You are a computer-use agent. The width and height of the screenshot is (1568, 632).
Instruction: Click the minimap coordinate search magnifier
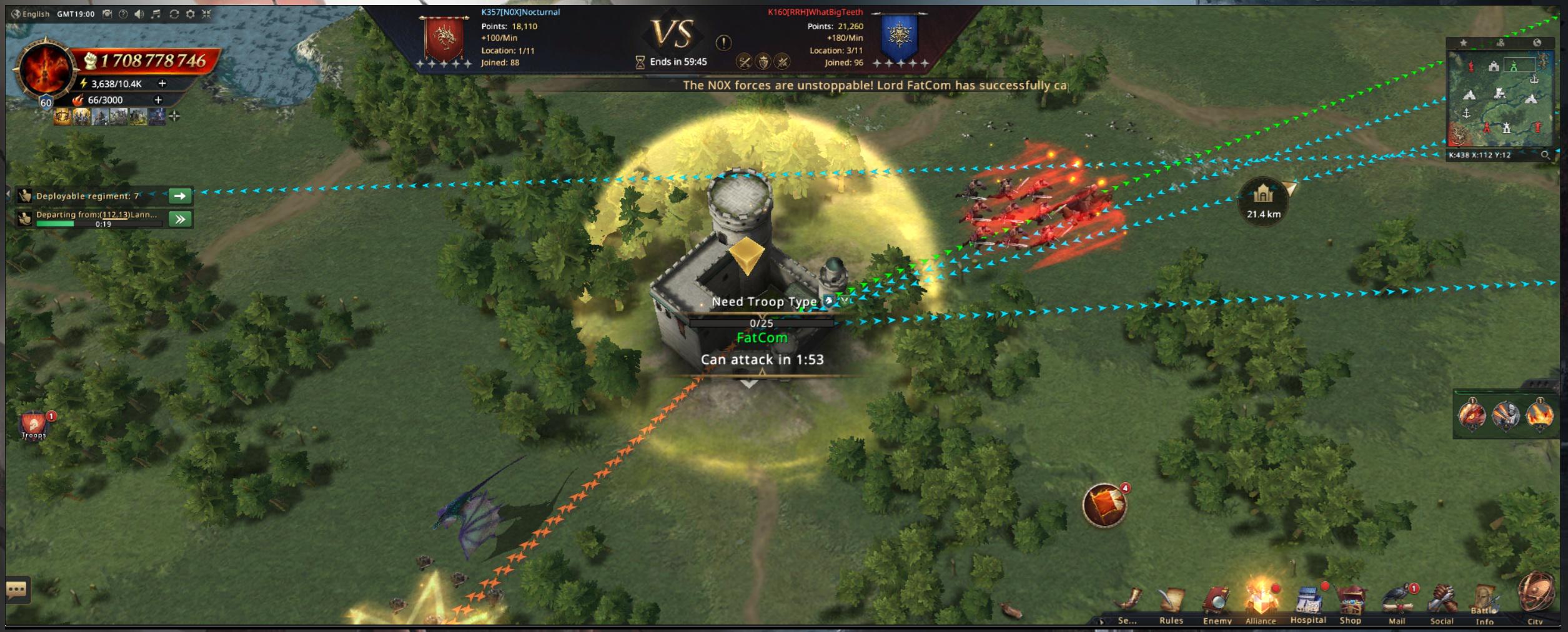(x=1546, y=155)
